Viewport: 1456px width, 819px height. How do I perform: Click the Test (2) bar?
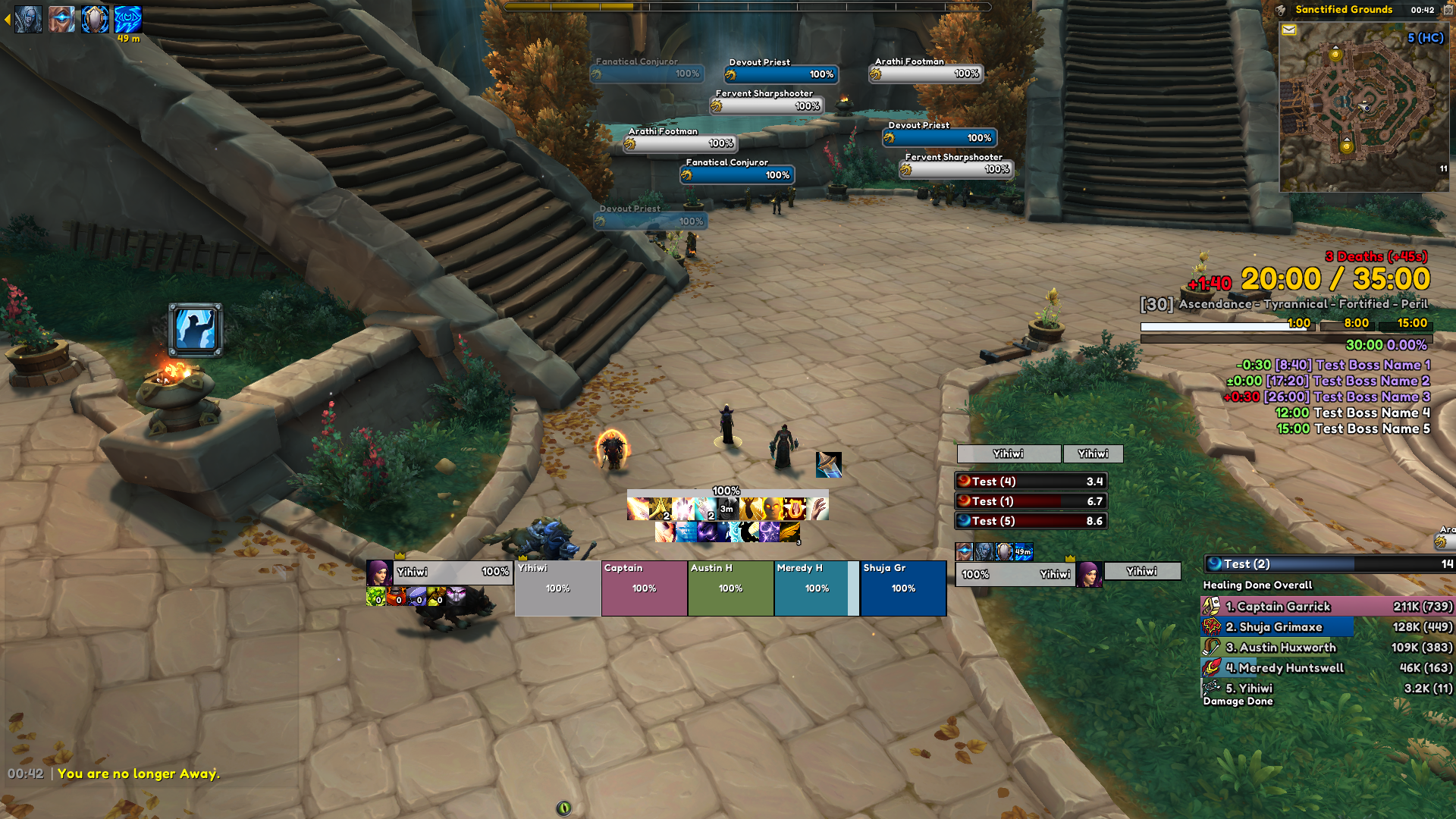[x=1329, y=564]
